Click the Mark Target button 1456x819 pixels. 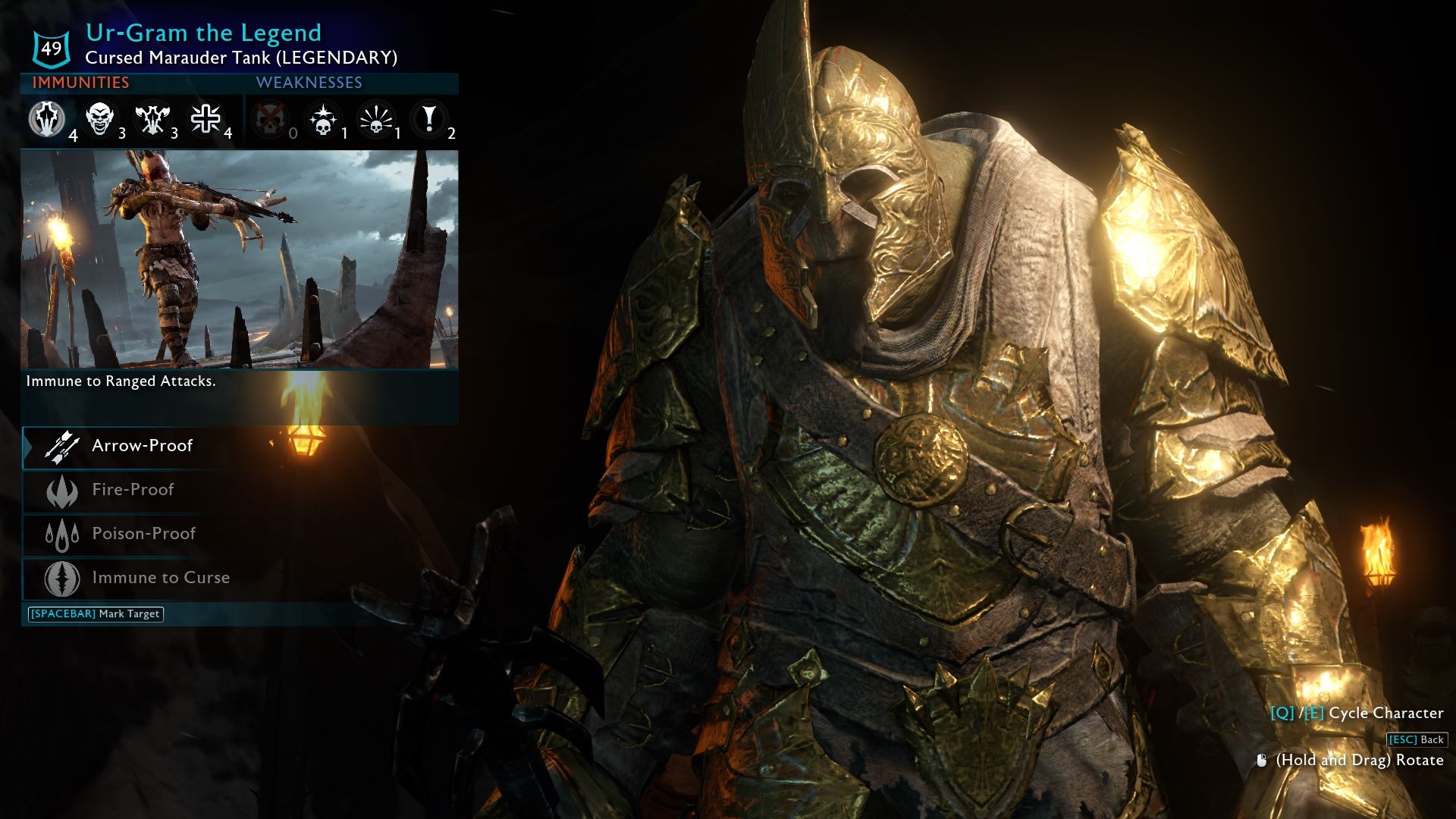coord(96,614)
